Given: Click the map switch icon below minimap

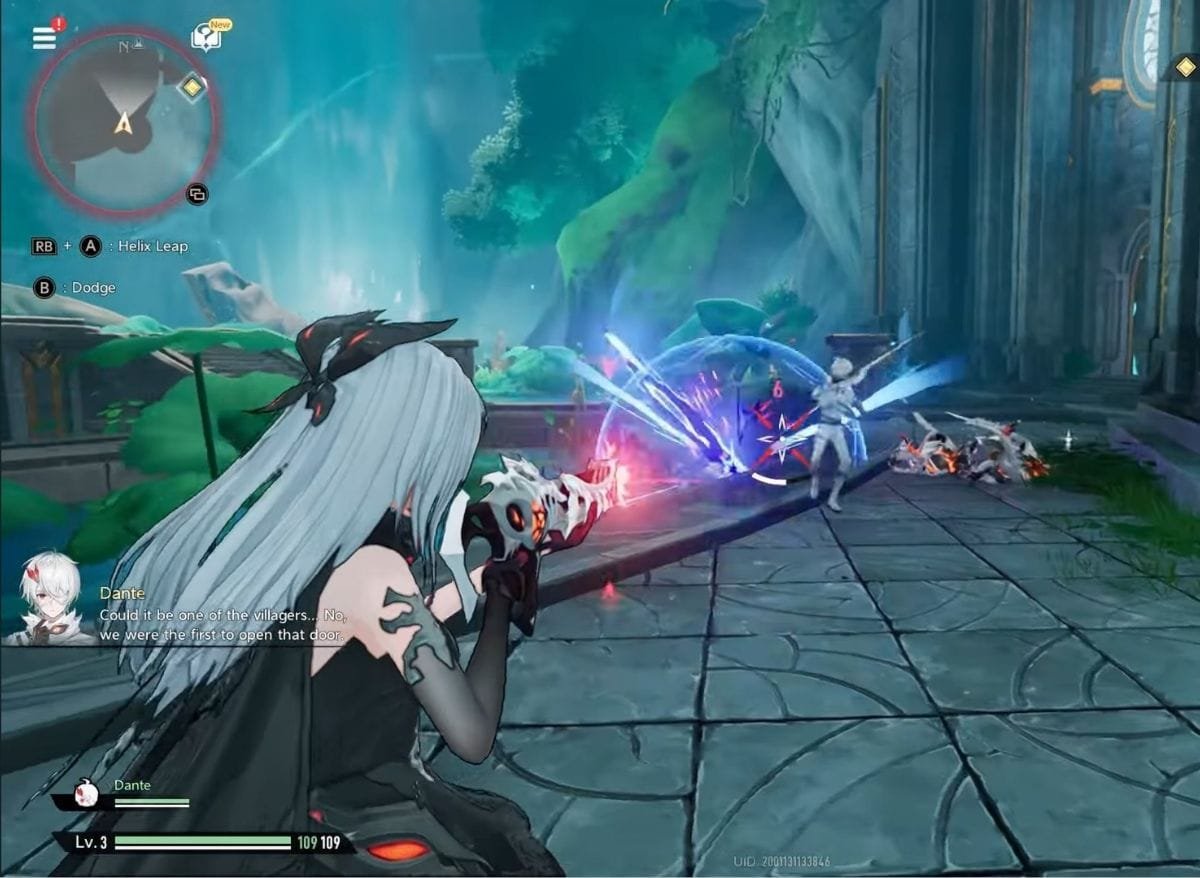Looking at the screenshot, I should [x=197, y=194].
